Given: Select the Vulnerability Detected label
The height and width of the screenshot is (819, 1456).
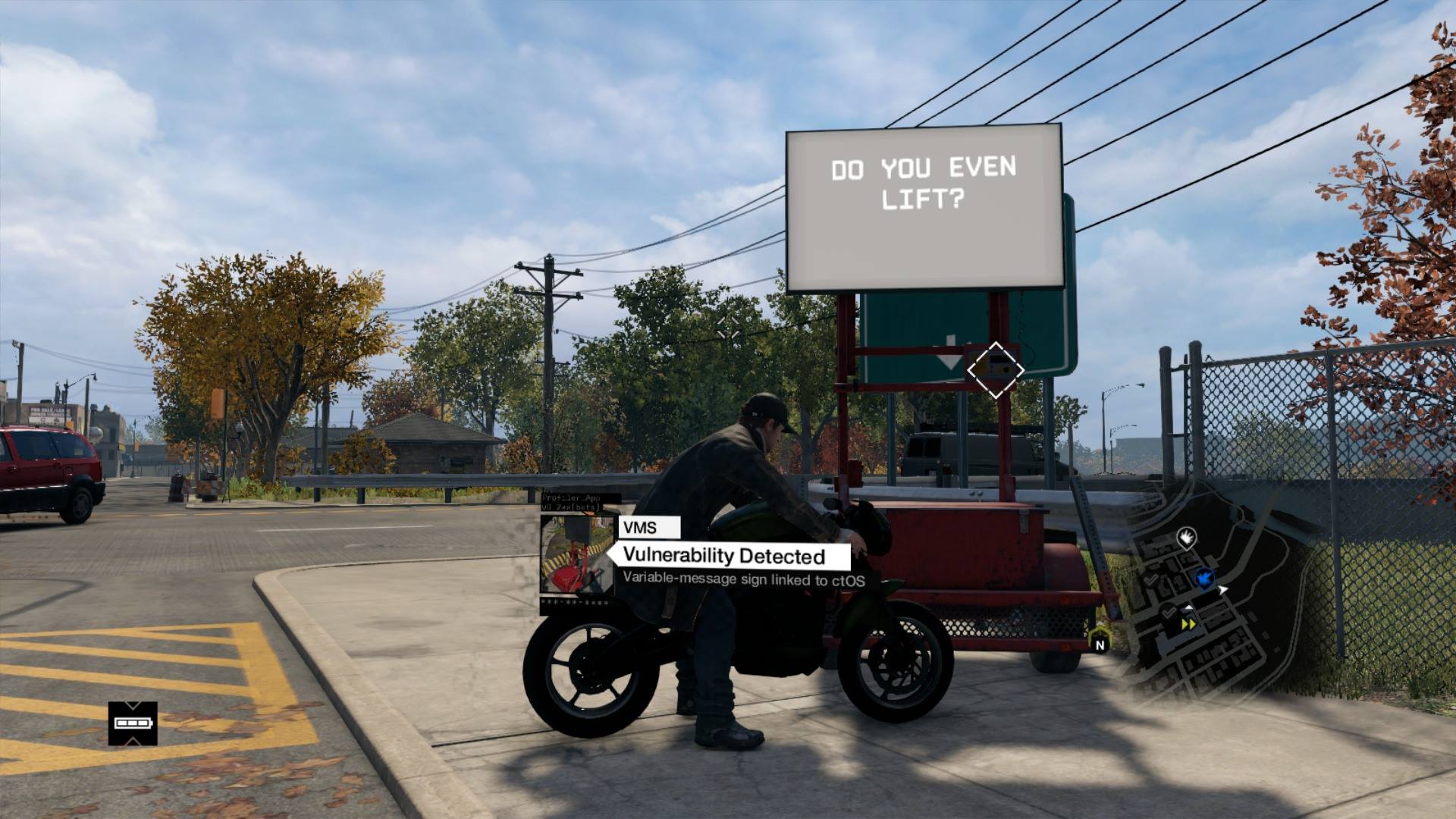Looking at the screenshot, I should coord(723,556).
